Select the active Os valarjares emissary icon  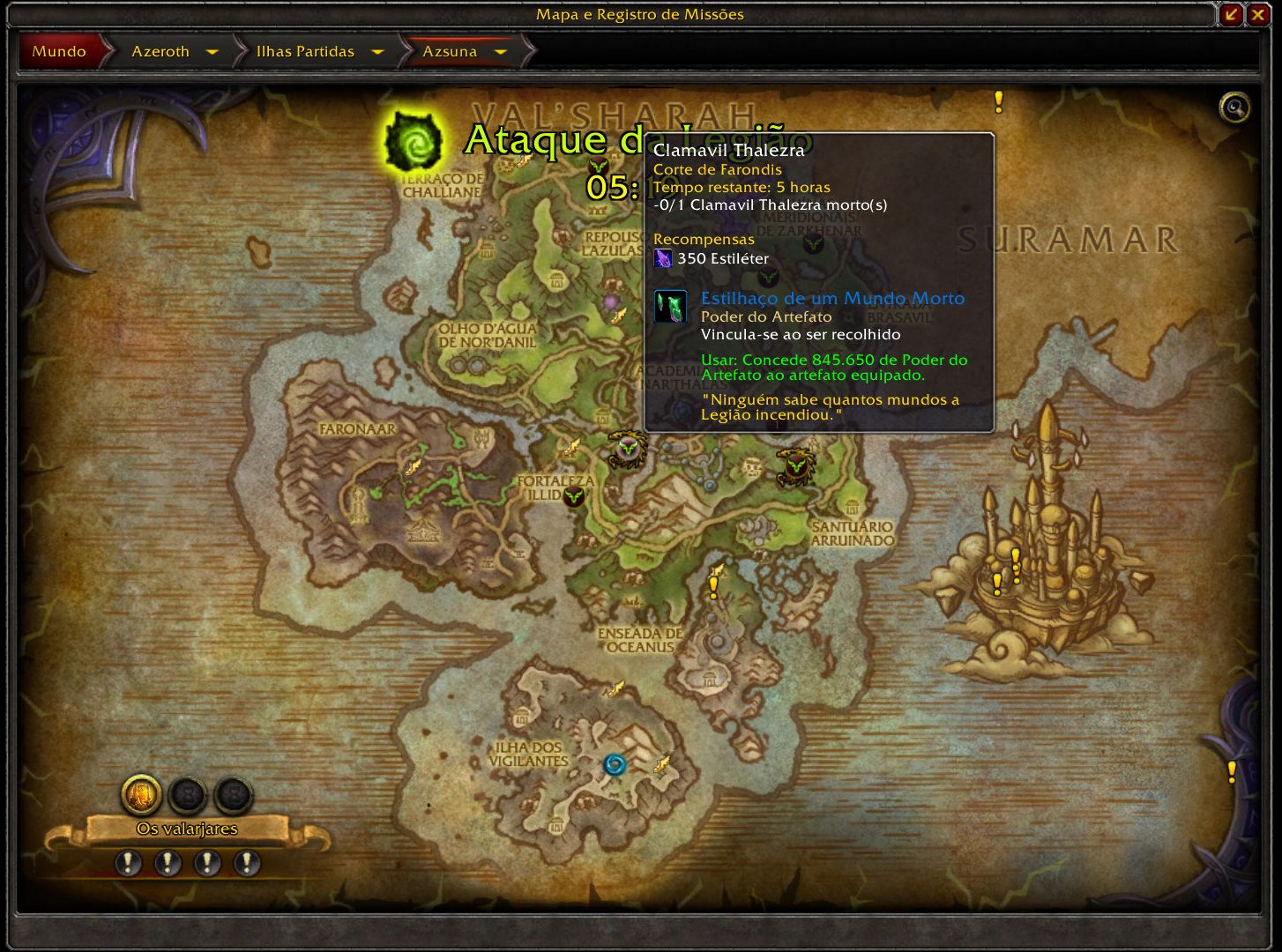point(141,795)
